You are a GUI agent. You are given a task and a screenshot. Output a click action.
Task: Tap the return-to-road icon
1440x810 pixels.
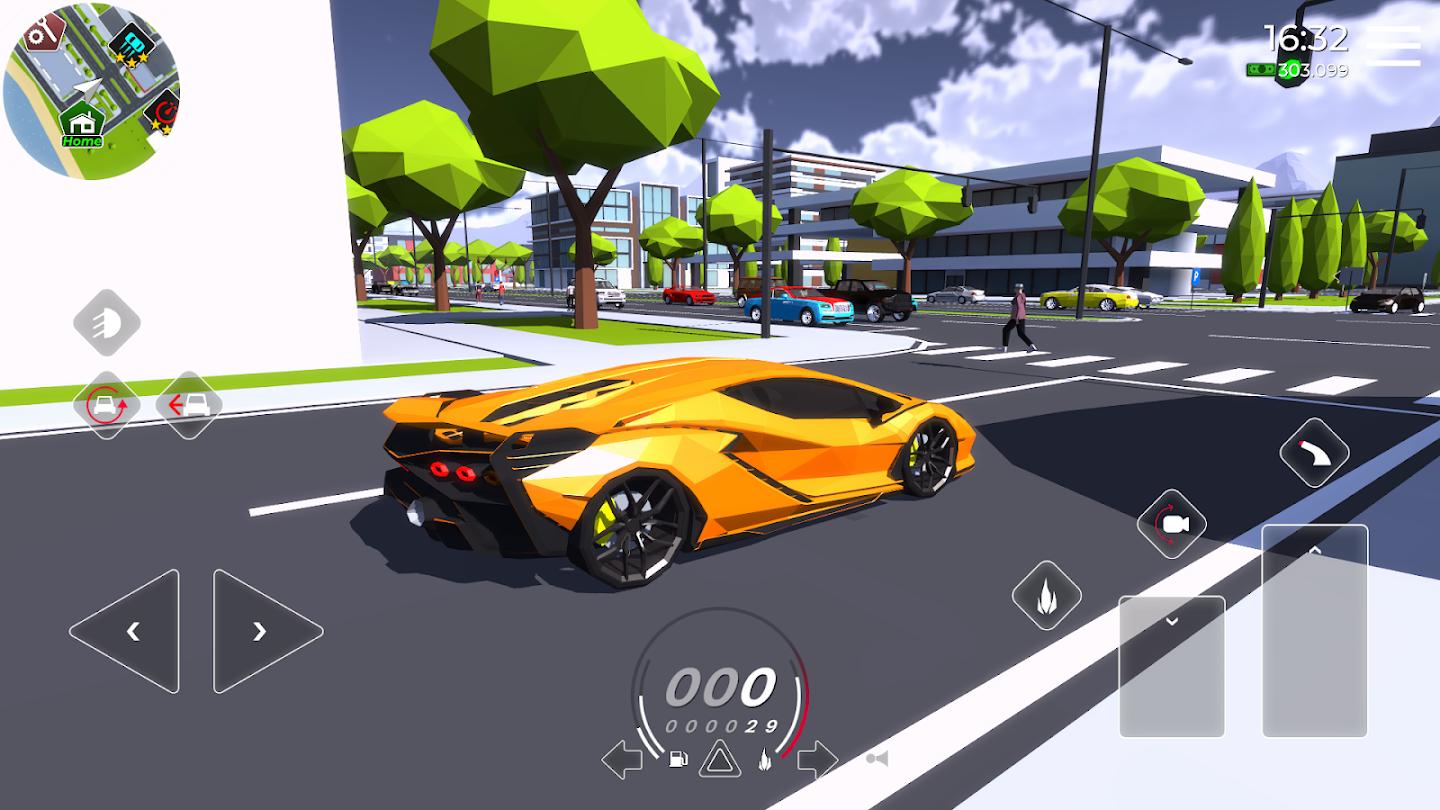pyautogui.click(x=188, y=404)
